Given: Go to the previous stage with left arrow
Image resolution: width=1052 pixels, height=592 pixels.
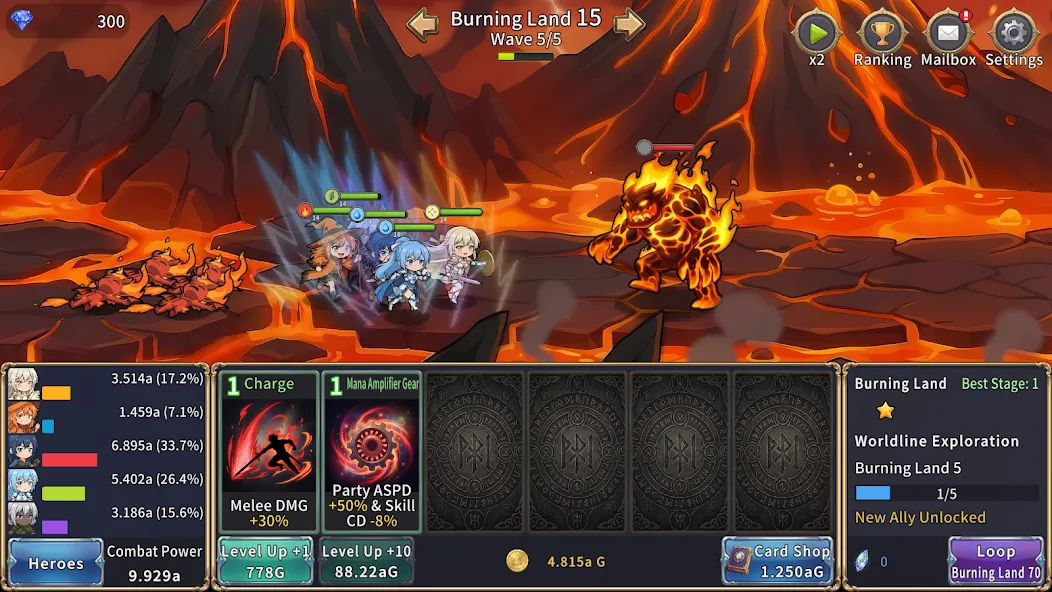Looking at the screenshot, I should (422, 24).
